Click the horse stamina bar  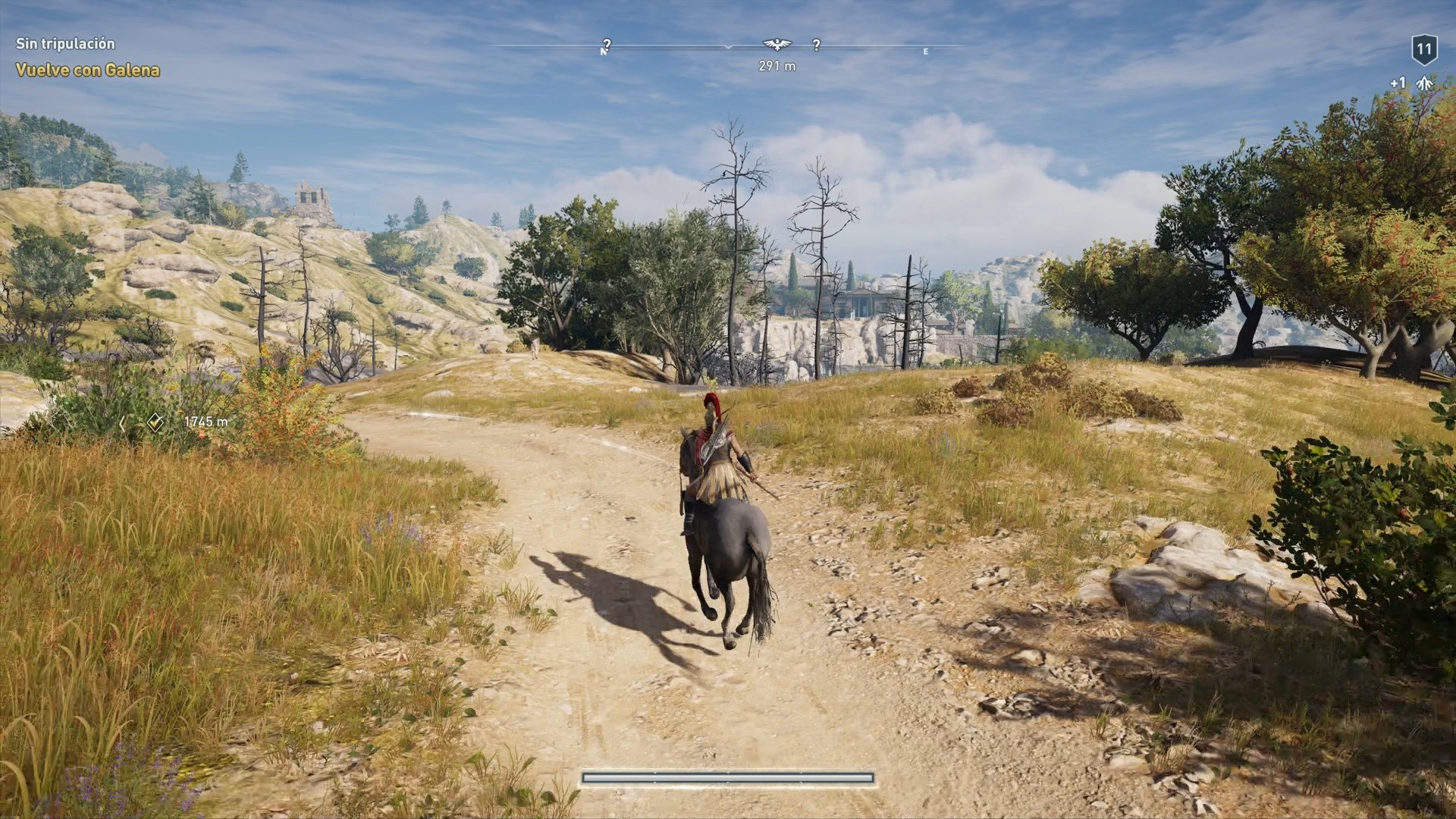[728, 777]
